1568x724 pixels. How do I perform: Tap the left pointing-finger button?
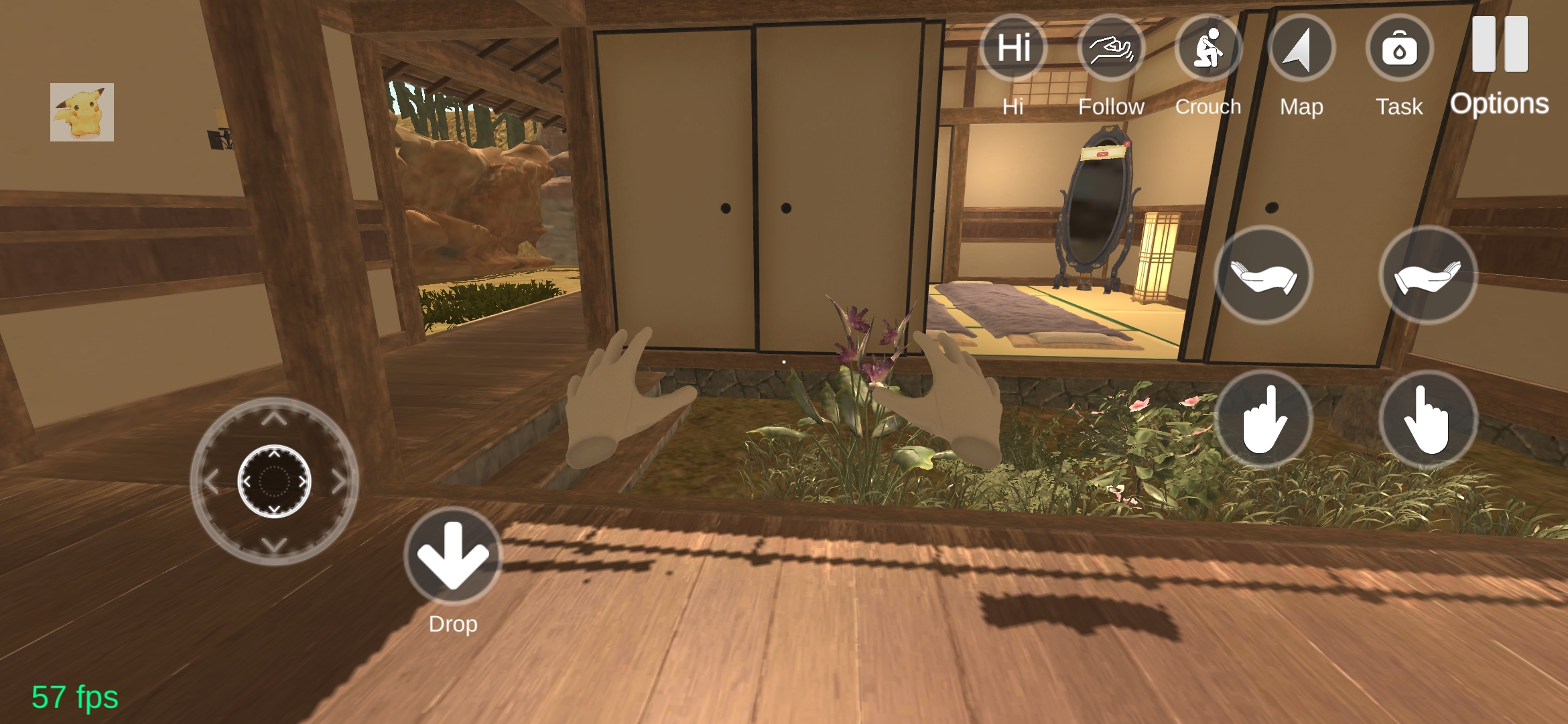click(x=1263, y=420)
